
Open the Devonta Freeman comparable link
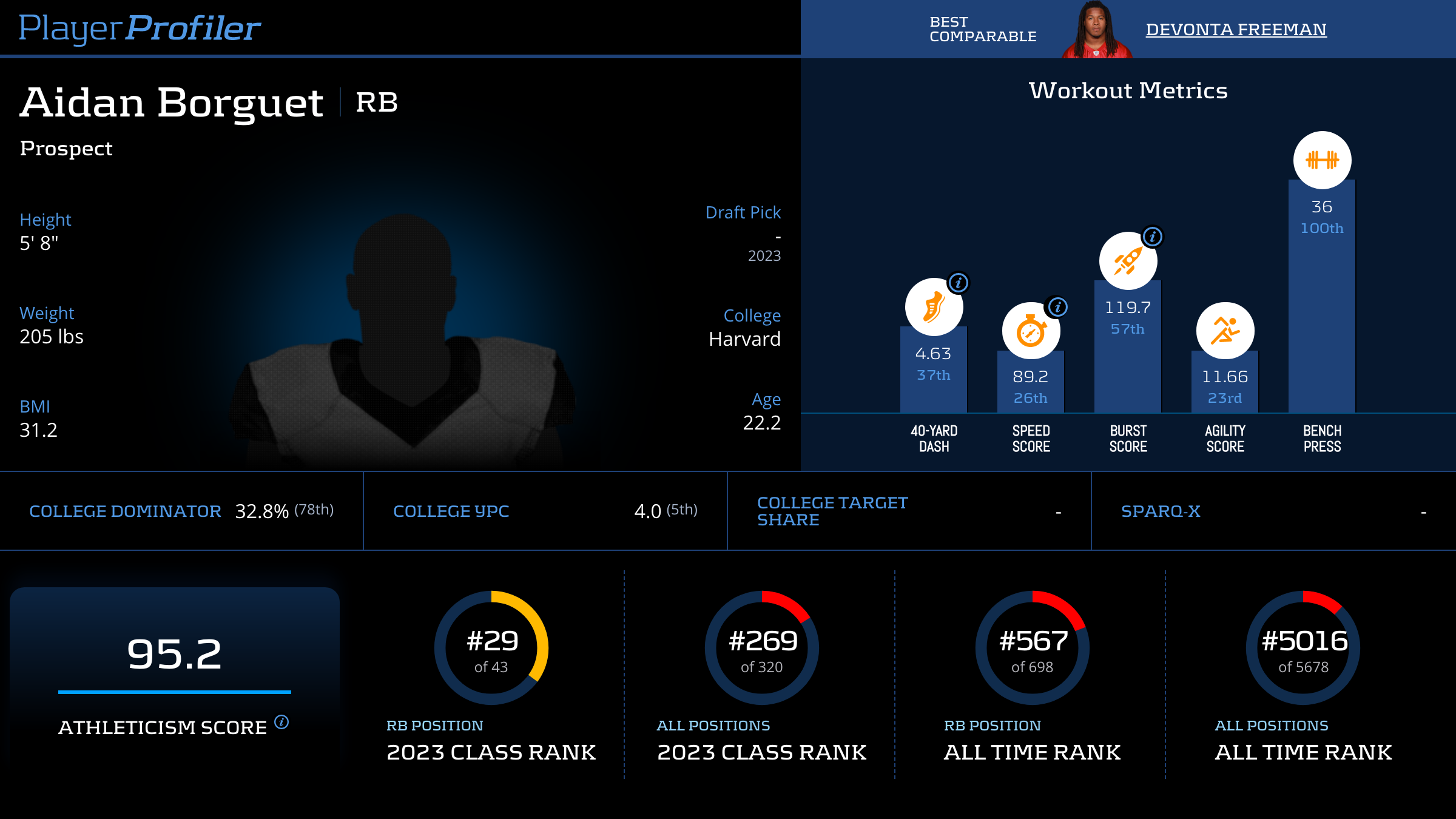coord(1236,30)
